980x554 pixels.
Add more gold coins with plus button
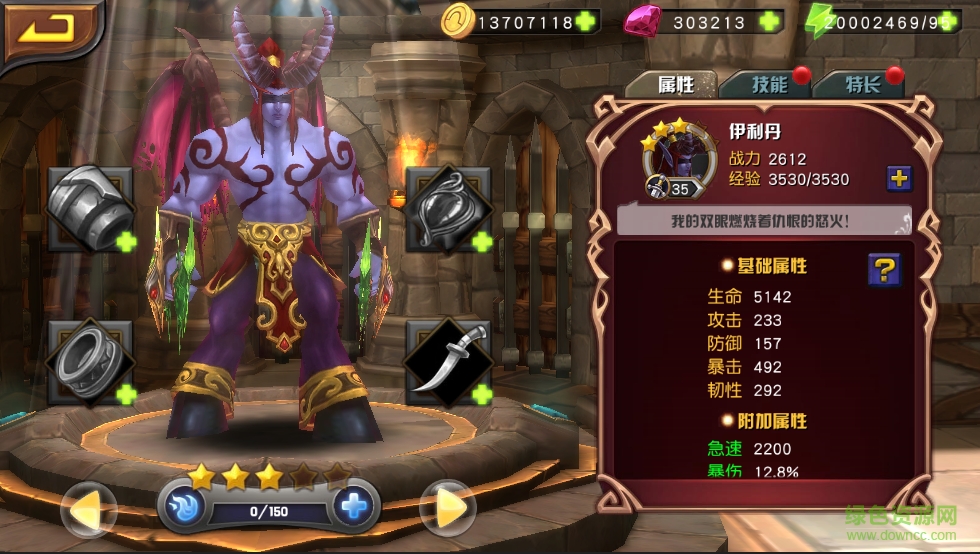(x=586, y=21)
